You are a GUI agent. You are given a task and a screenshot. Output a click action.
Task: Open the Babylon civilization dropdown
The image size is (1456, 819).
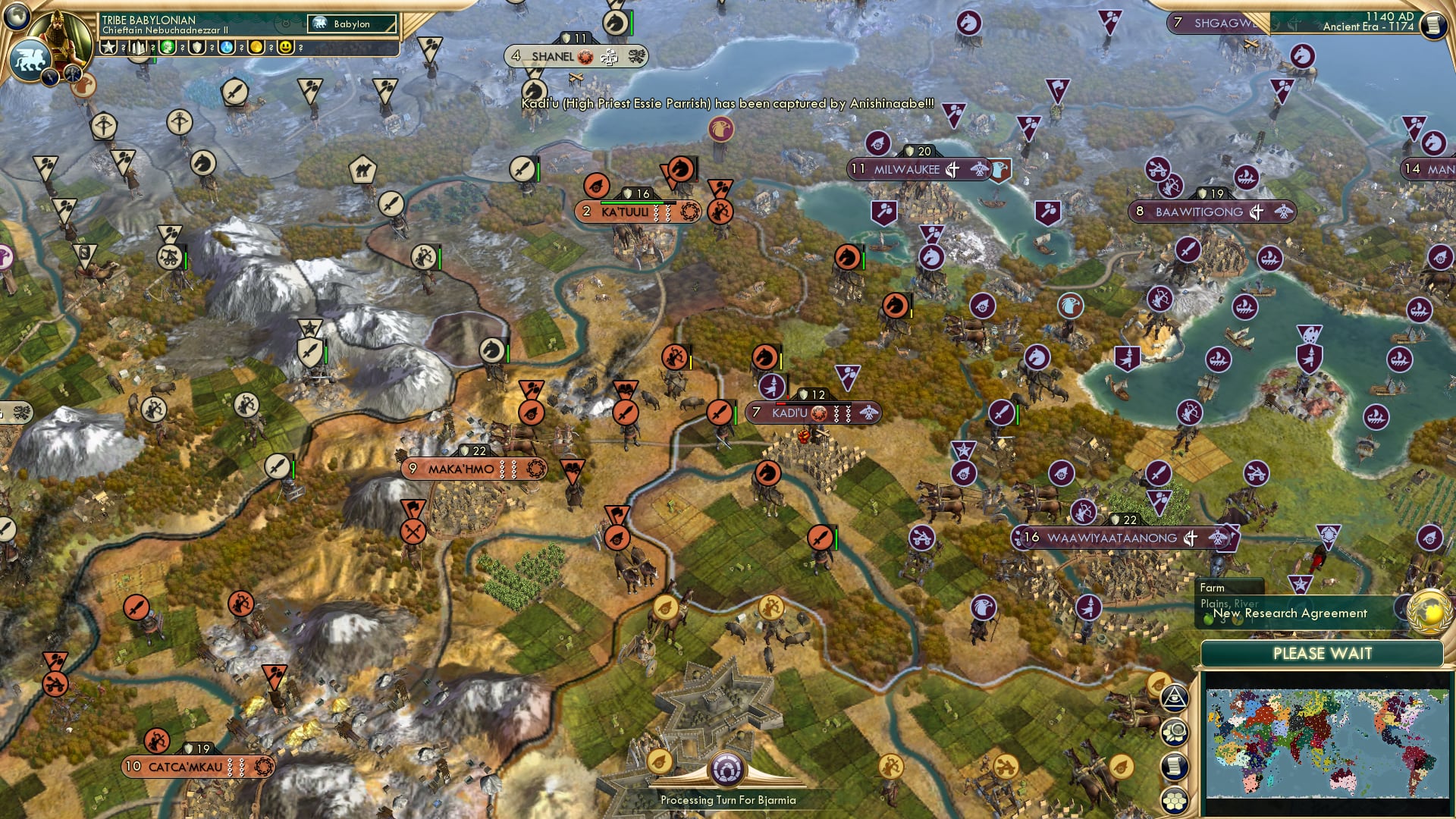352,23
